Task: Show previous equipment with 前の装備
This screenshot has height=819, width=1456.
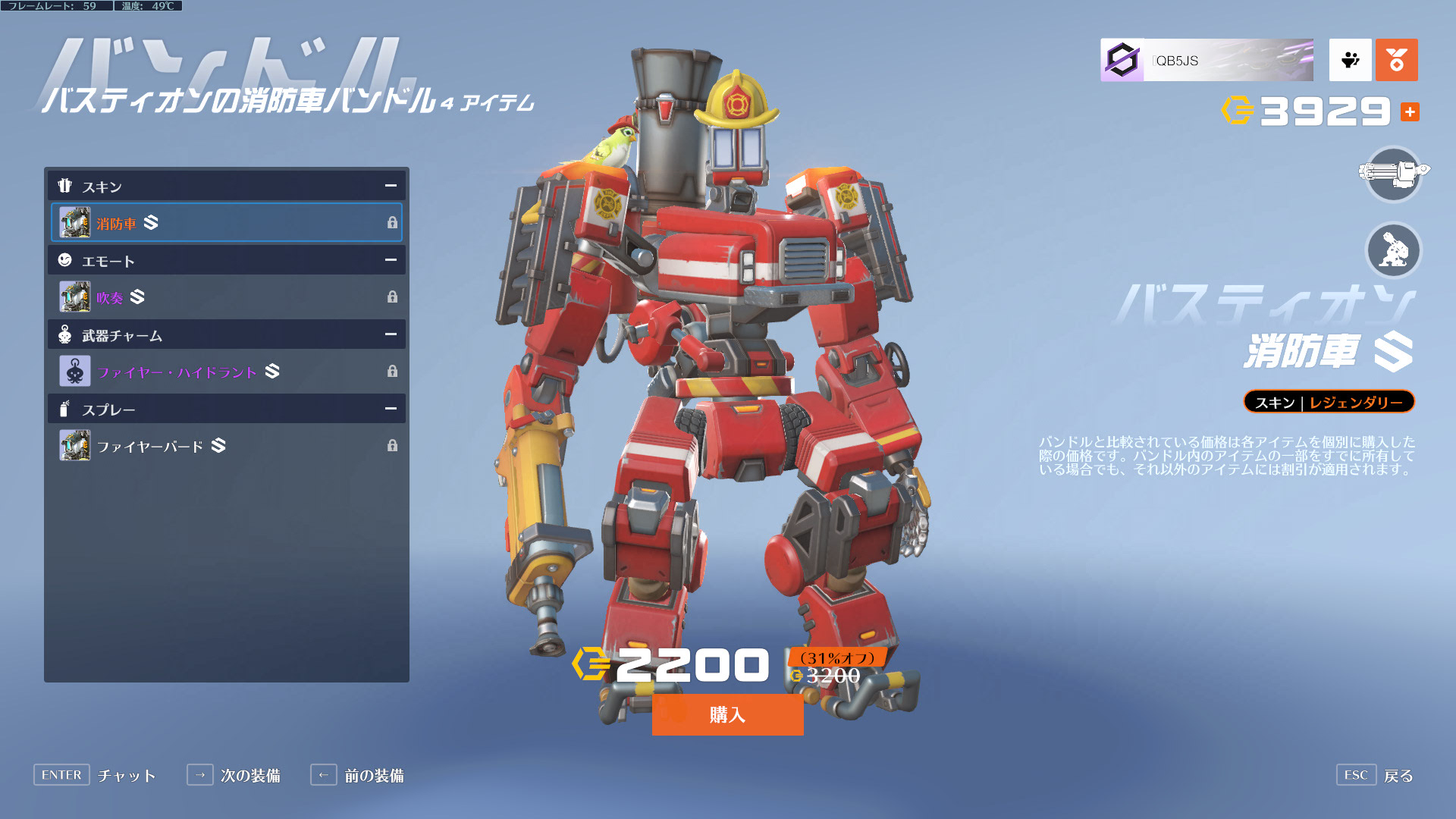Action: click(357, 775)
